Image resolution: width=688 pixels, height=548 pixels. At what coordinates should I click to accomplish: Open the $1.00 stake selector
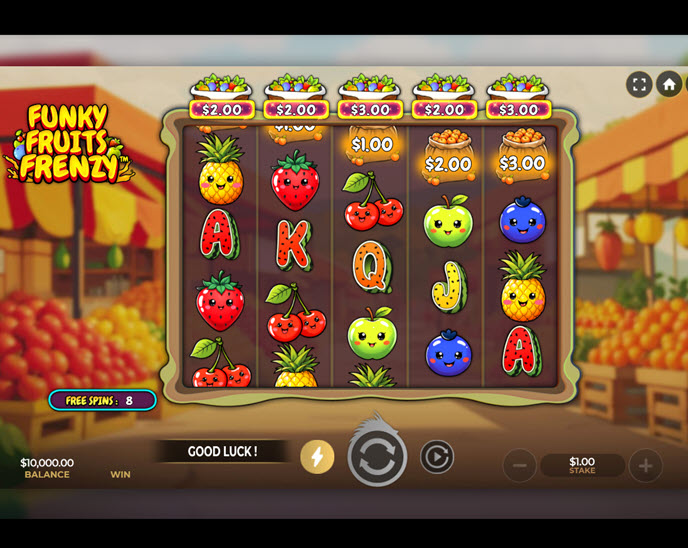point(582,465)
